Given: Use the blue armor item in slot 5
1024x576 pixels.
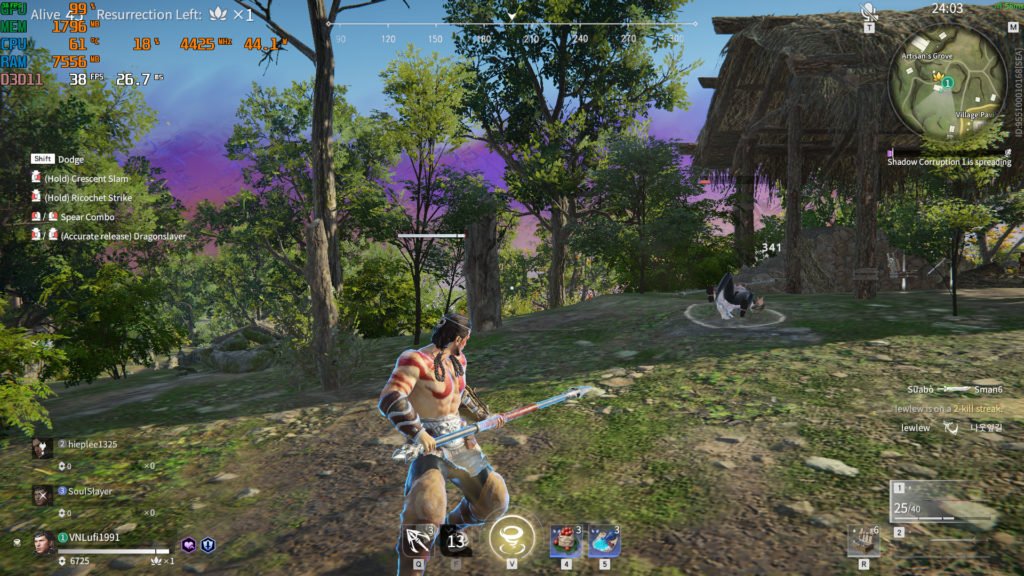Looking at the screenshot, I should [603, 541].
